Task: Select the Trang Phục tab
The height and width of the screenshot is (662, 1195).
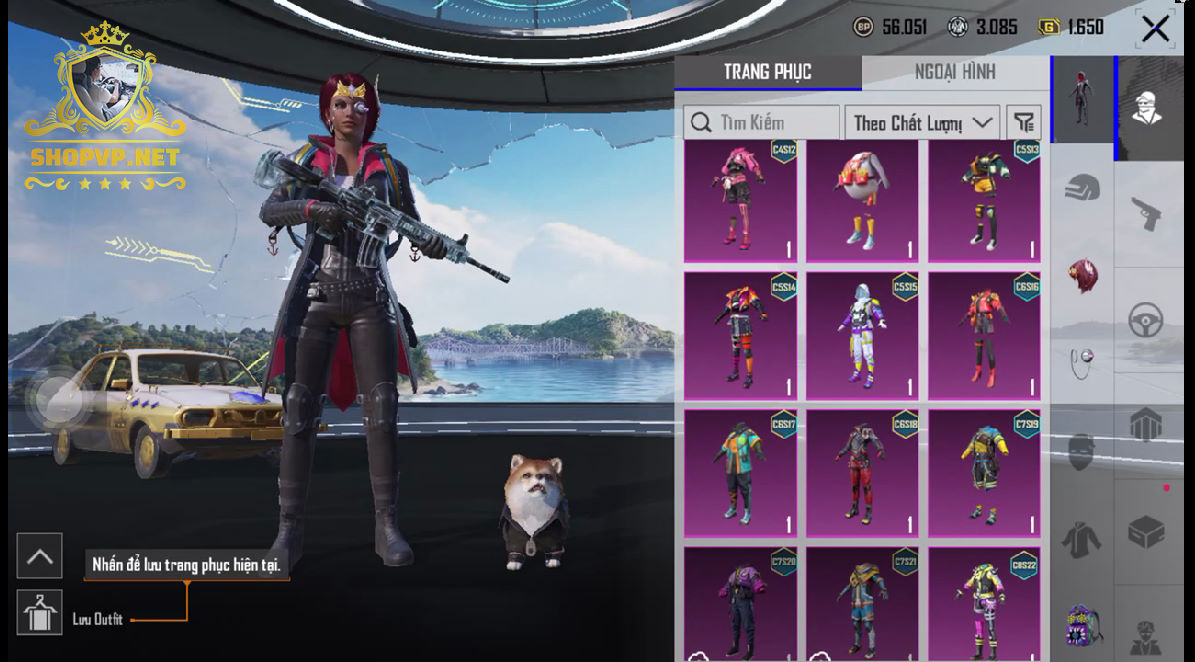Action: pos(768,72)
